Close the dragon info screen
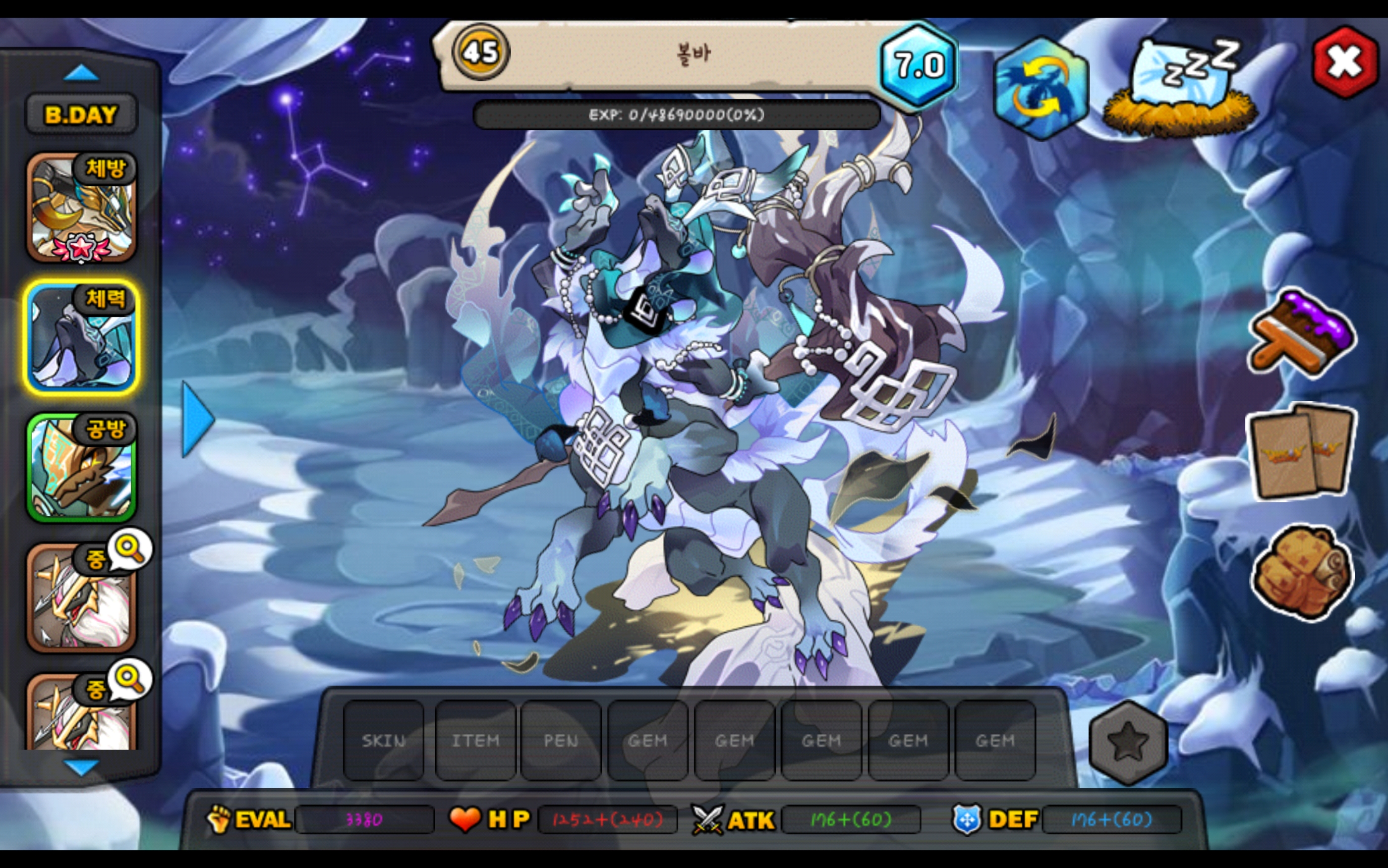The width and height of the screenshot is (1388, 868). (x=1345, y=62)
